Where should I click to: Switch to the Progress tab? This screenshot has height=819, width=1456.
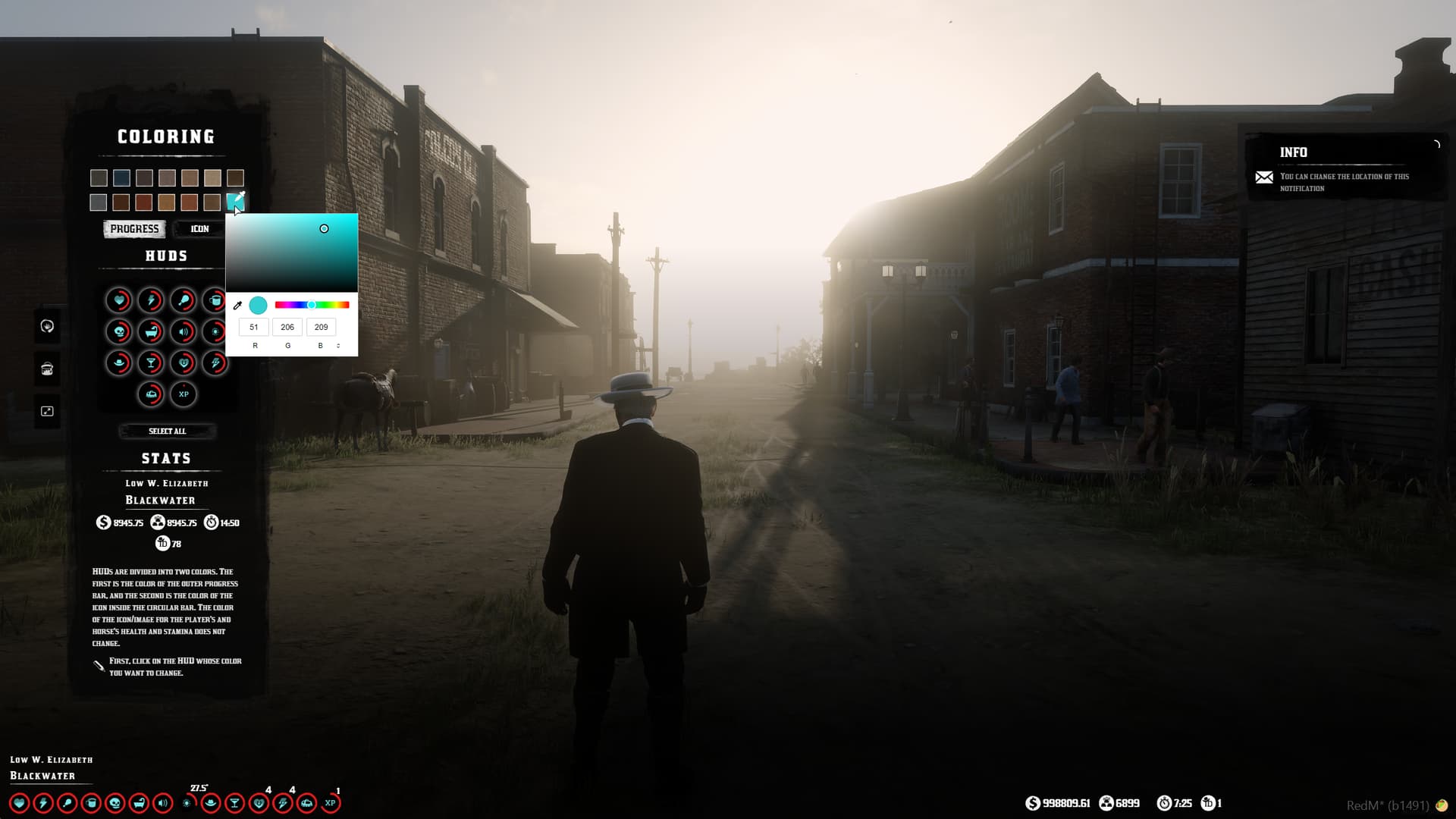coord(134,228)
